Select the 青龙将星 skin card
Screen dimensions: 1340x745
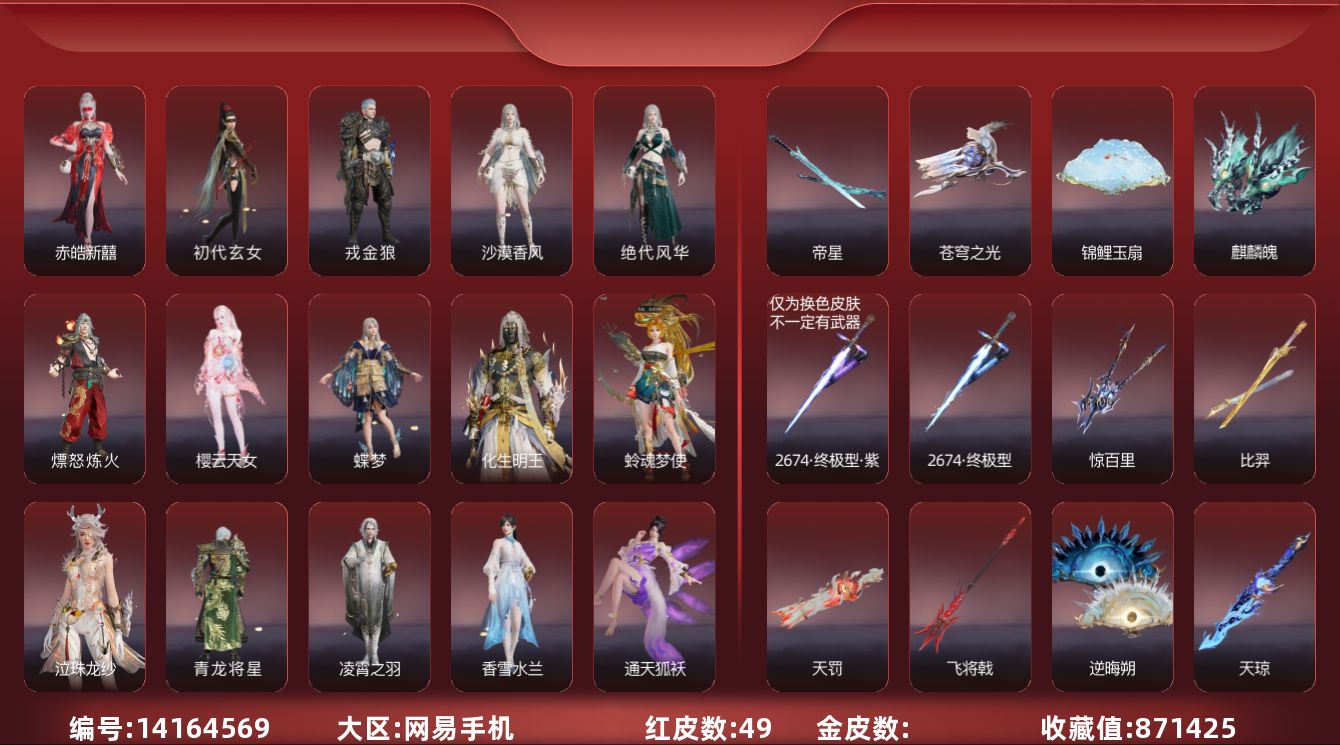click(x=226, y=596)
